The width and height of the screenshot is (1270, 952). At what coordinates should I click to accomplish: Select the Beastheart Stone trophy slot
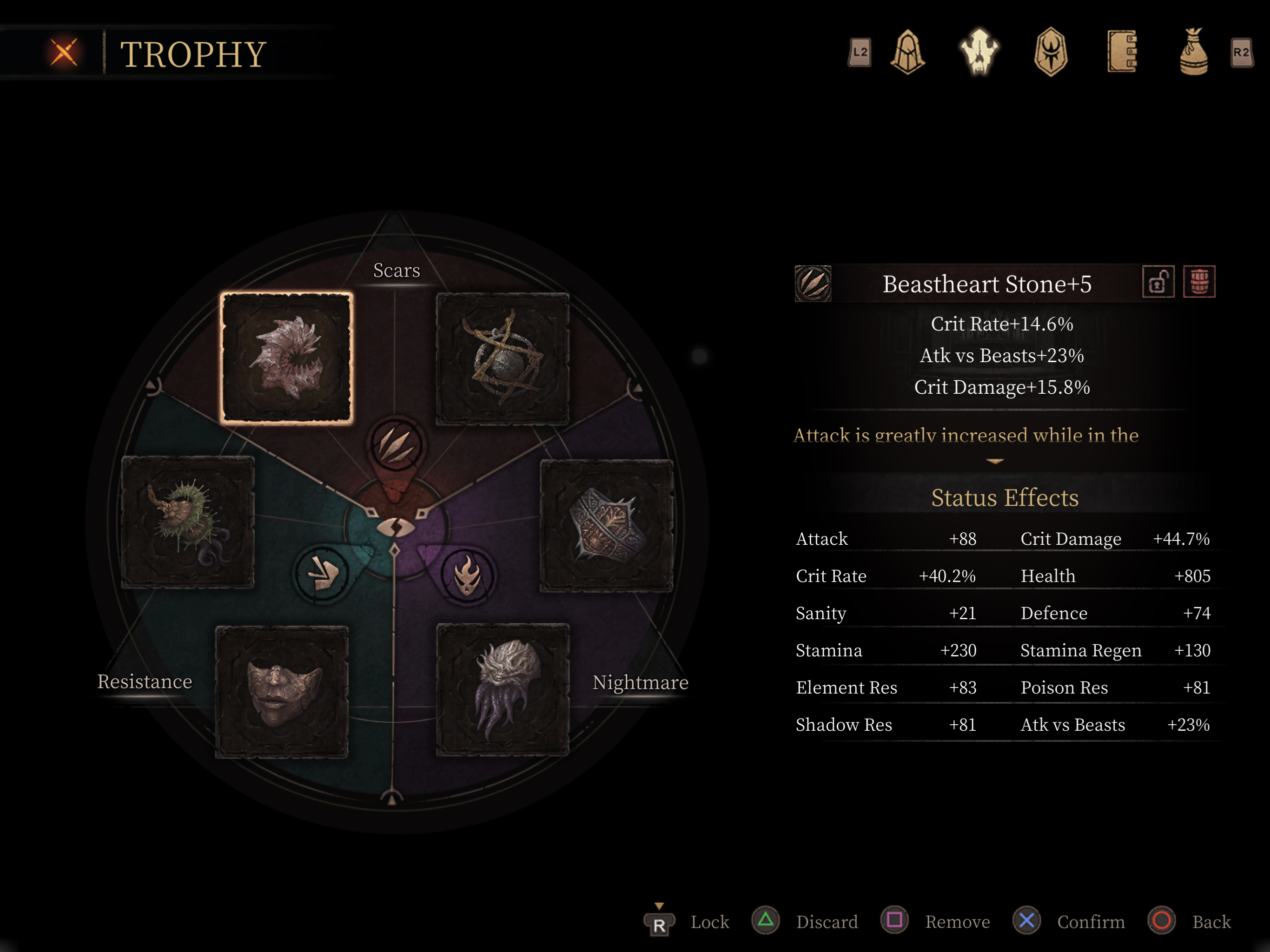(286, 358)
